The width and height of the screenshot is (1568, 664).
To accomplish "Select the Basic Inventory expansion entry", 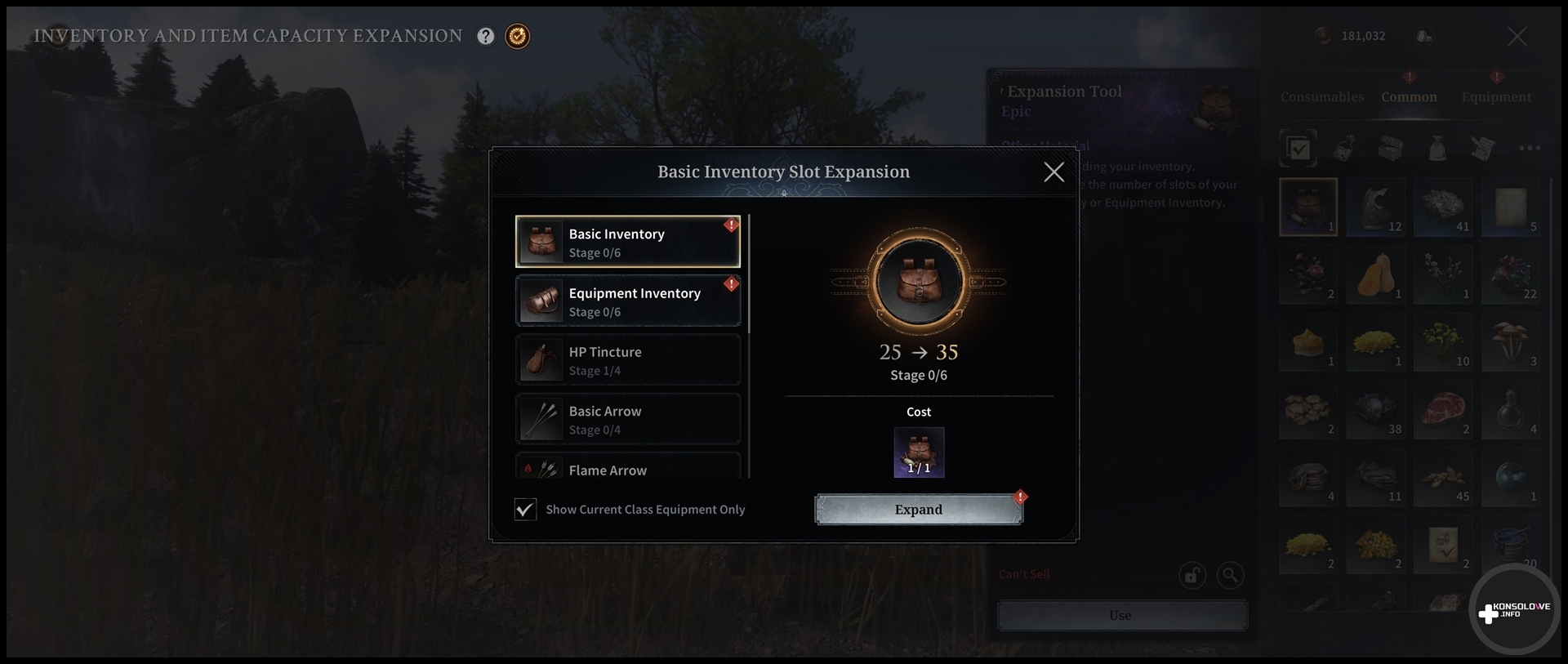I will click(627, 242).
